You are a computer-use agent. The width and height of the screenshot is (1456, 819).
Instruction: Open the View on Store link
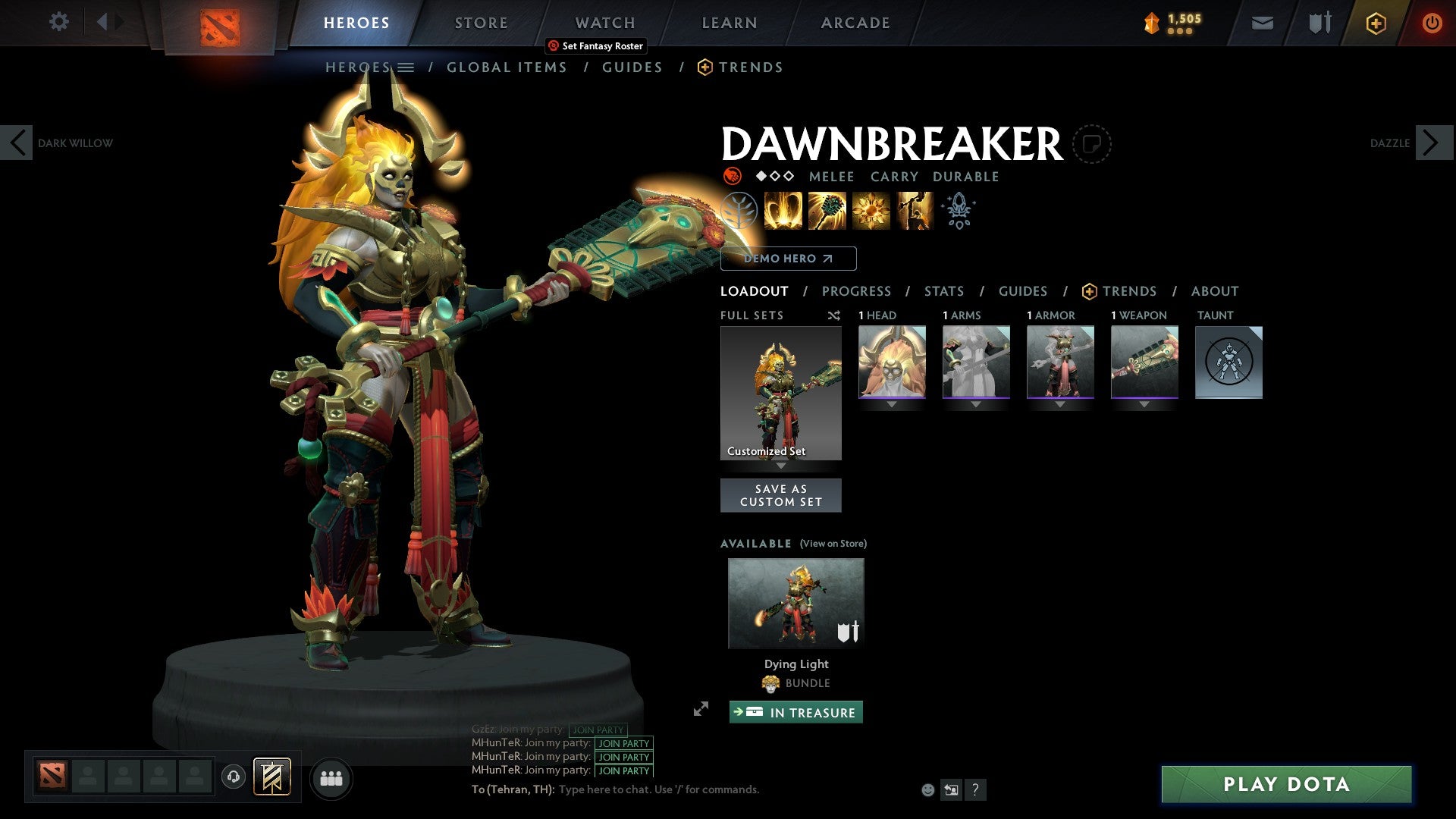click(x=833, y=544)
